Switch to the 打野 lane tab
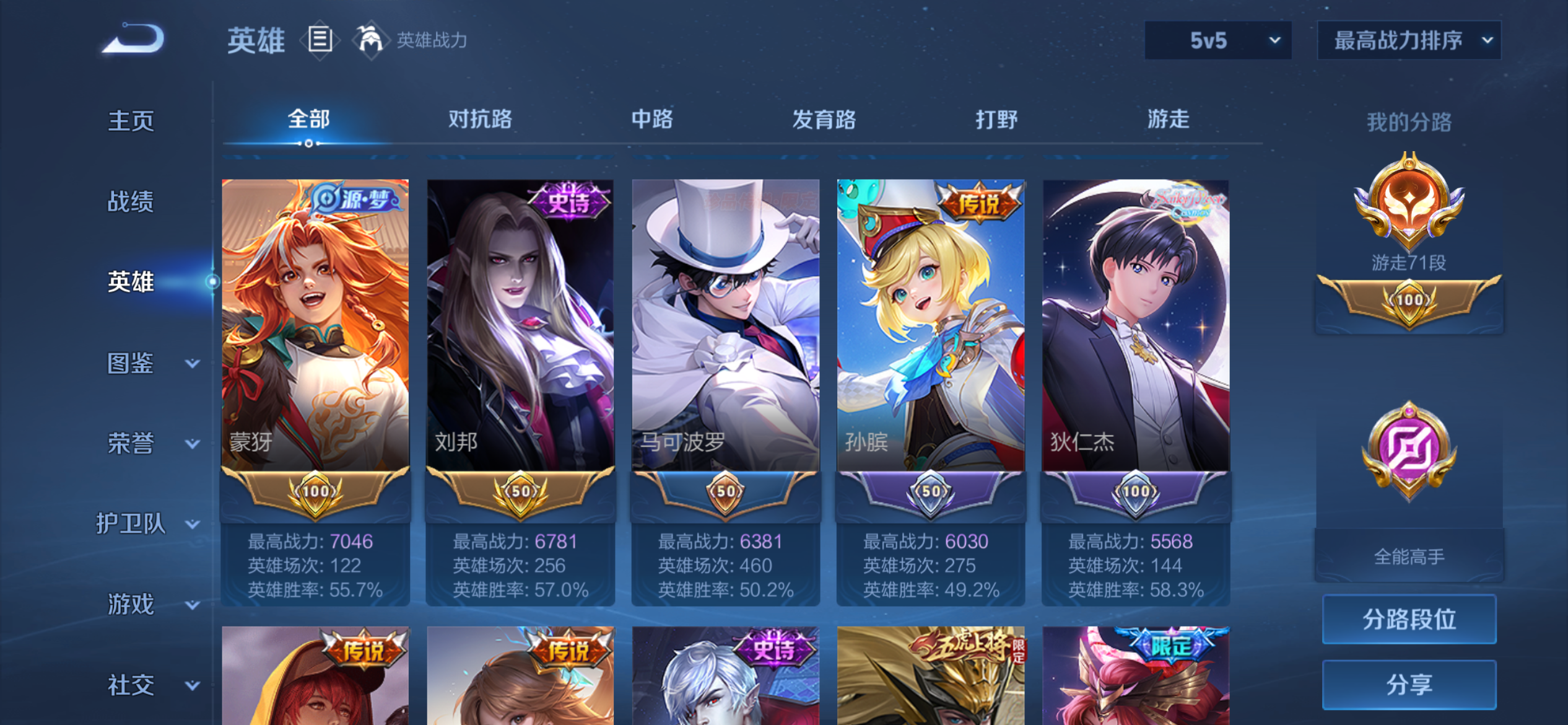 pos(998,120)
